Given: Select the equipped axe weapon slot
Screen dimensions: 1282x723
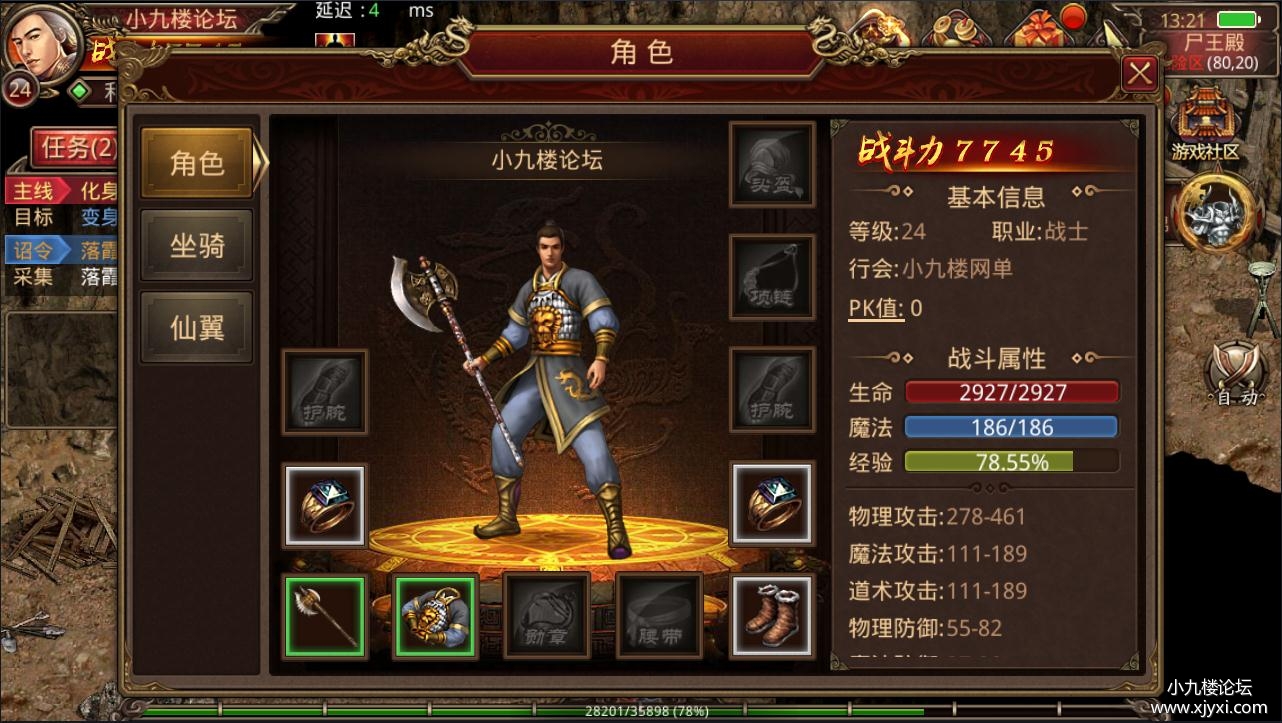Looking at the screenshot, I should click(325, 616).
